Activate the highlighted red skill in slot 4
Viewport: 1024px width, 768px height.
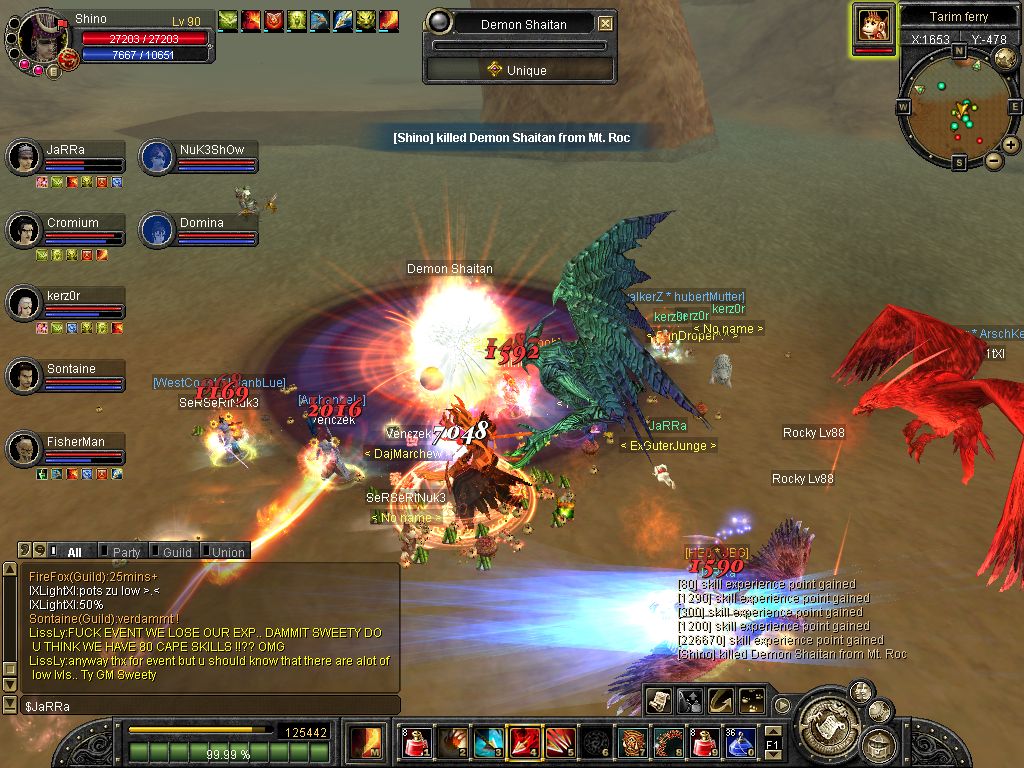coord(525,742)
